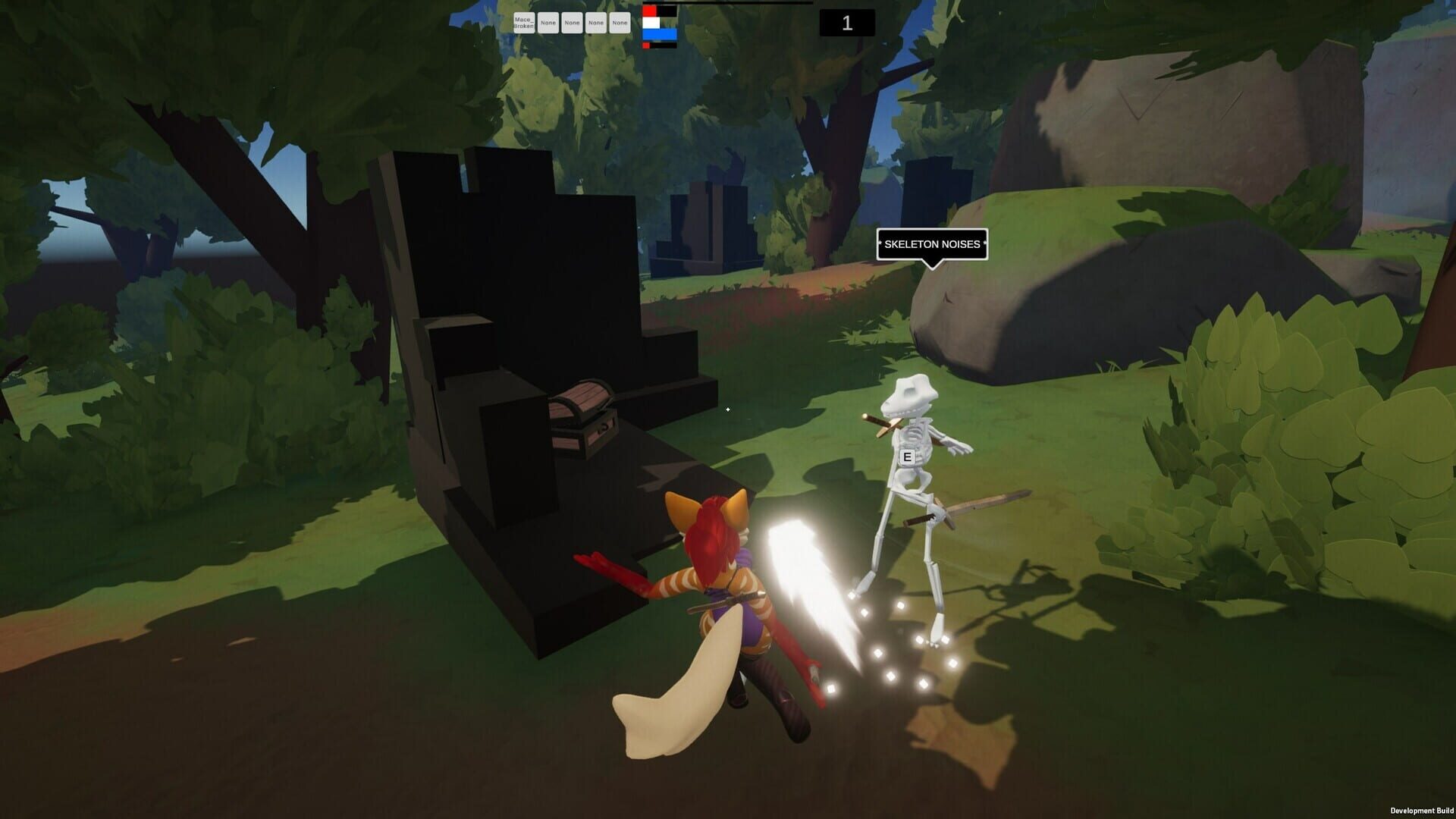Click the white bar in the status display
Image resolution: width=1456 pixels, height=819 pixels.
pos(650,23)
